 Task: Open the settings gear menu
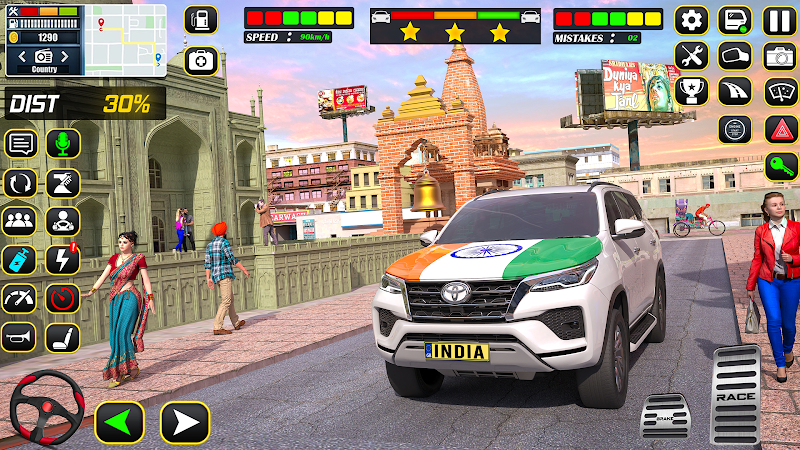pos(691,21)
